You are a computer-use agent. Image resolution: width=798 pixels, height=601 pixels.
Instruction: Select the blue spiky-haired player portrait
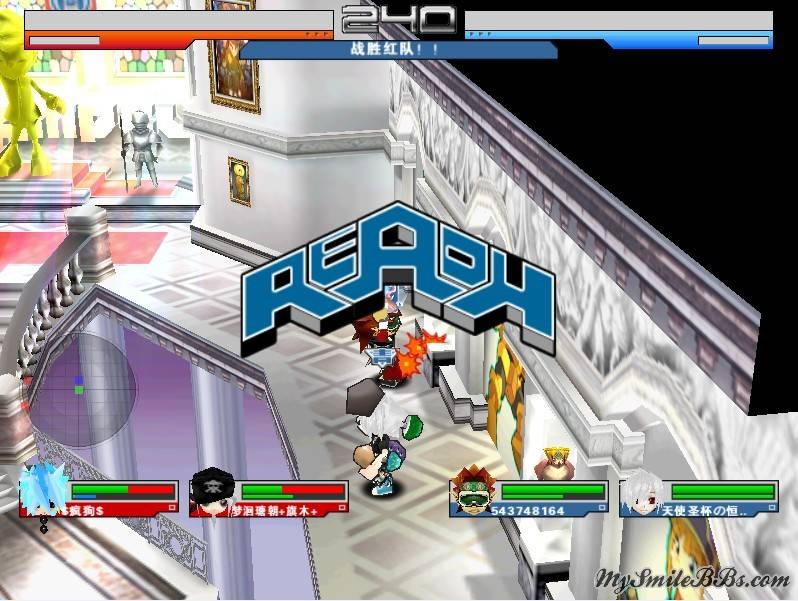[42, 490]
